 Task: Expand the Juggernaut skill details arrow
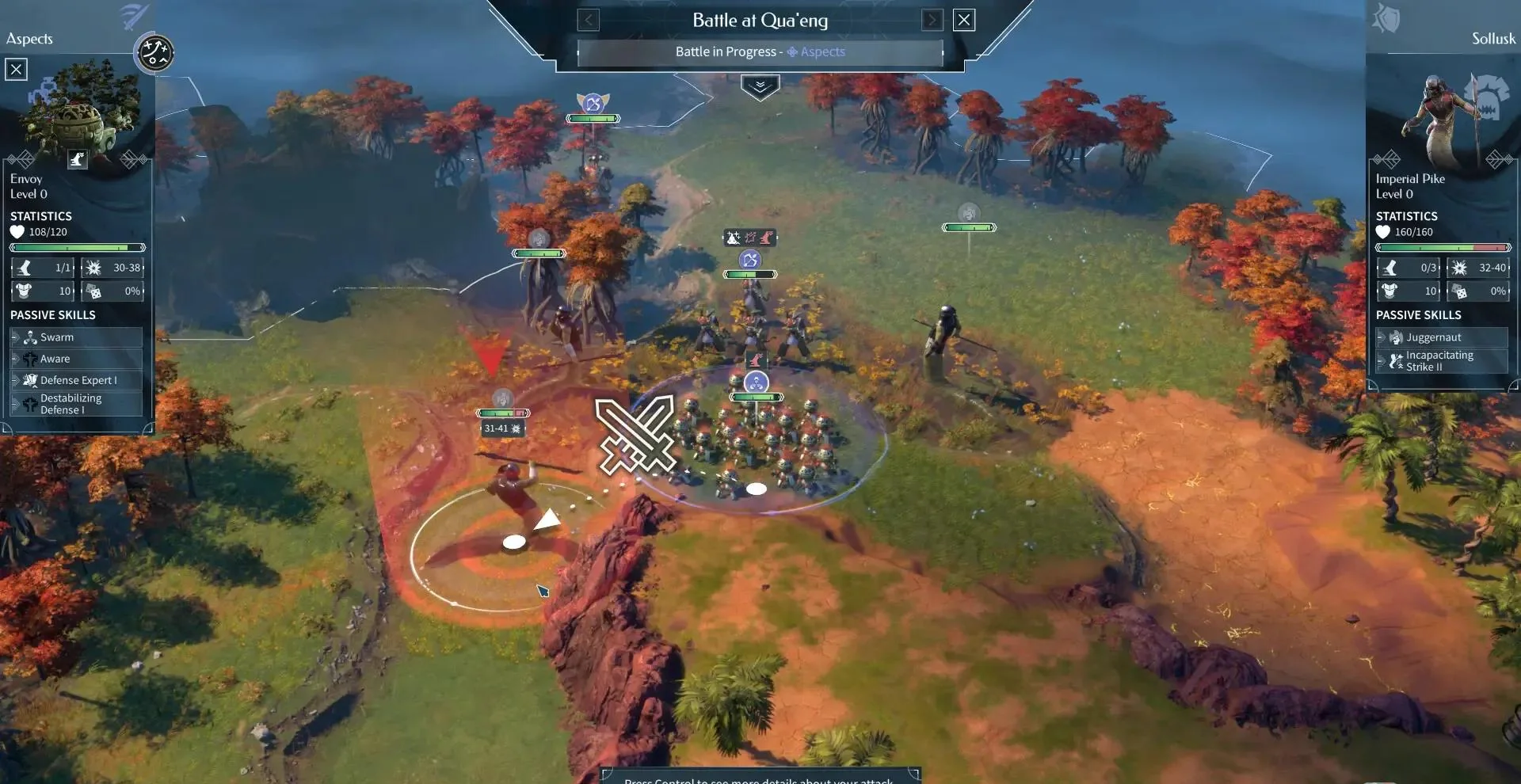[1379, 337]
